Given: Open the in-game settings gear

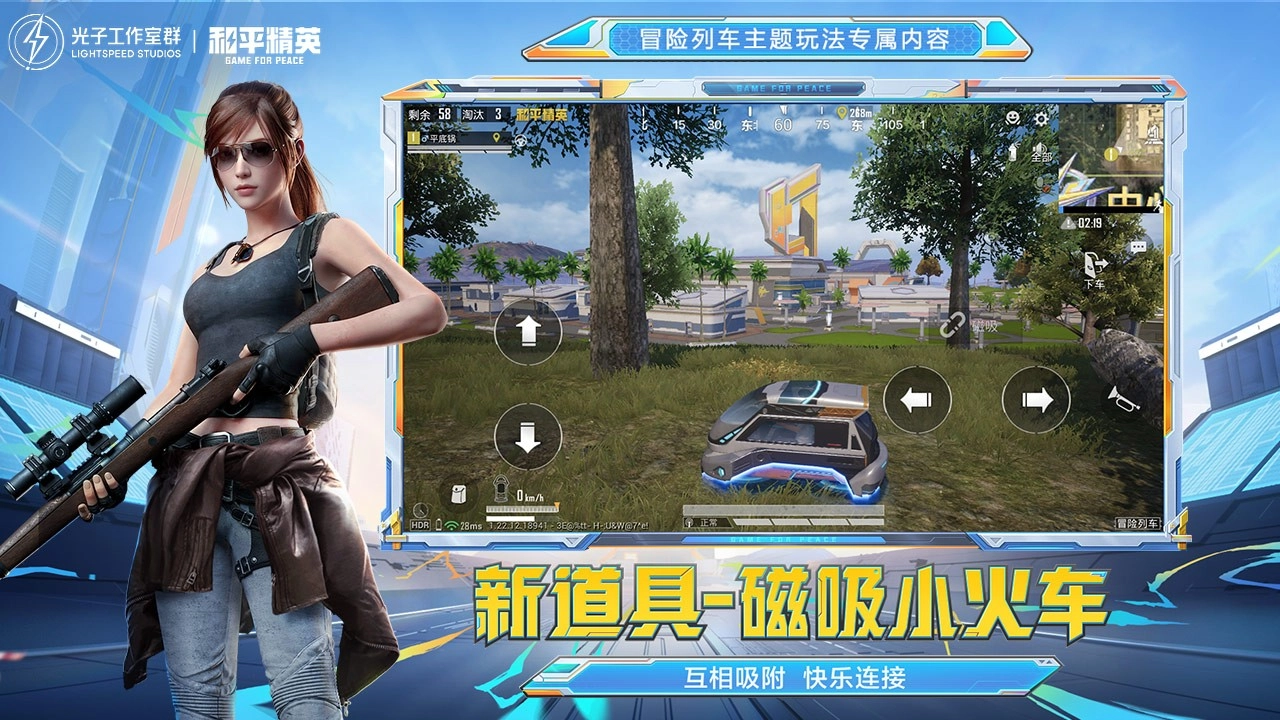Looking at the screenshot, I should tap(1043, 119).
